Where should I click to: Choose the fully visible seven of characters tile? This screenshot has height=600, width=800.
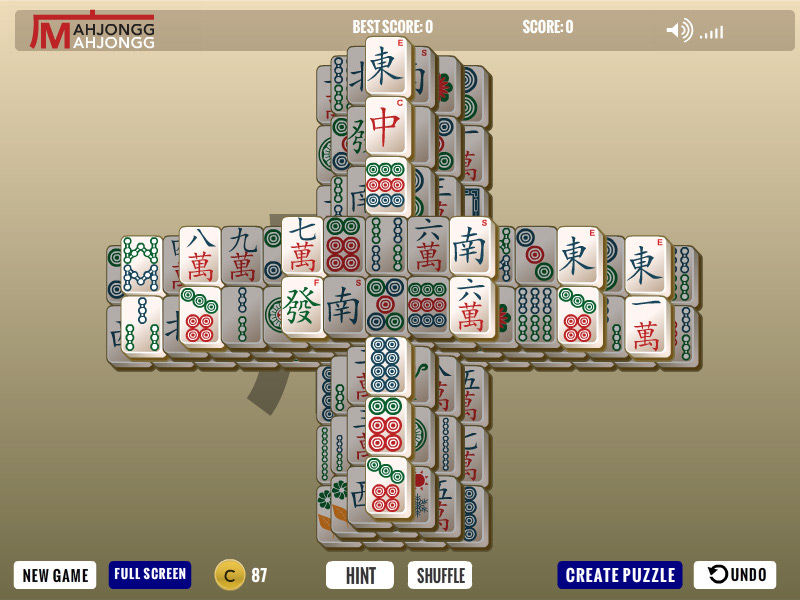coord(302,246)
